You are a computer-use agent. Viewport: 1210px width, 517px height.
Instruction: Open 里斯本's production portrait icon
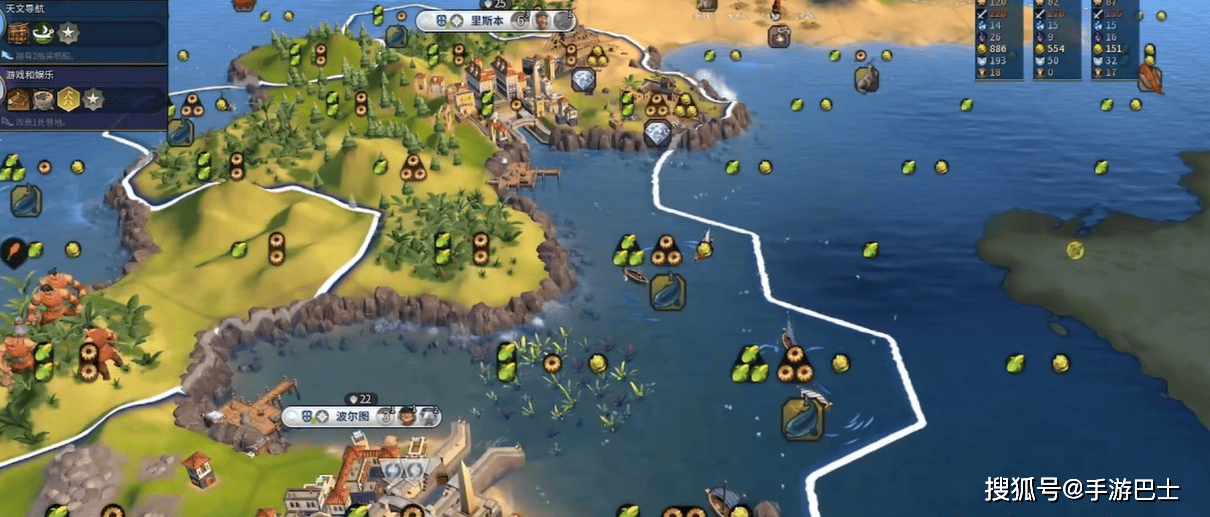[541, 20]
